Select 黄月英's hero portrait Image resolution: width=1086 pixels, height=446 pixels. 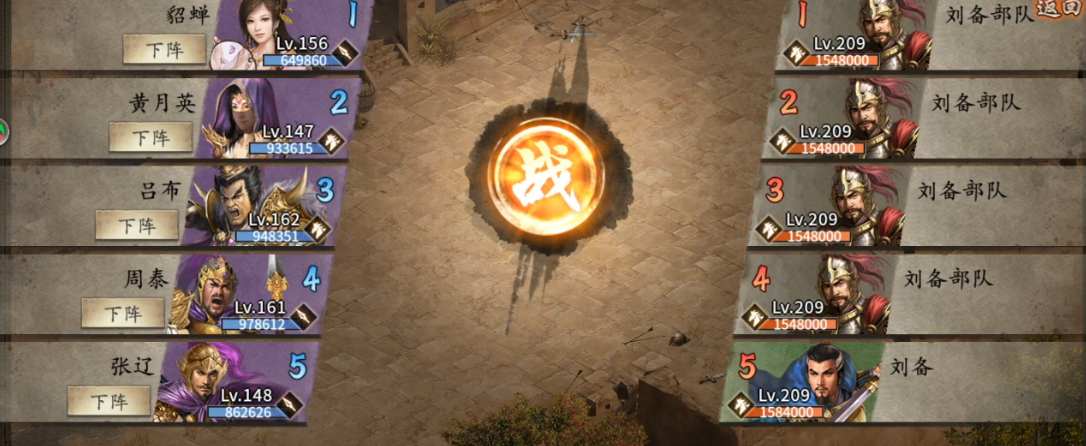coord(240,120)
